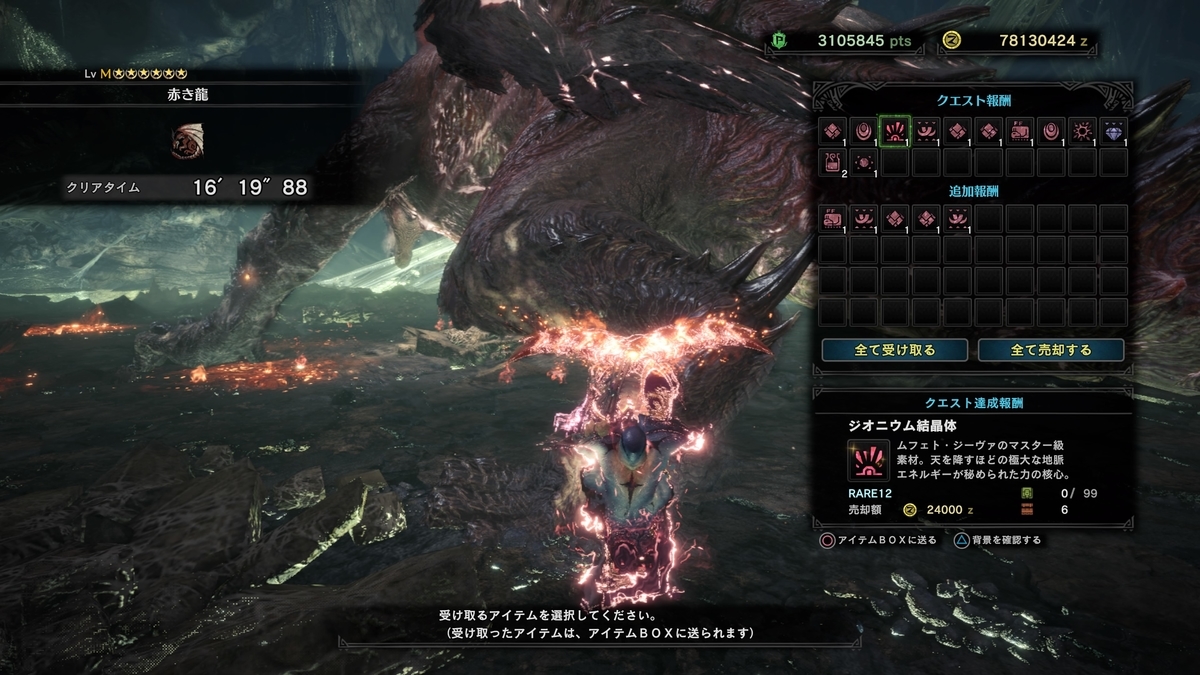Select the sparkling round orb reward
This screenshot has width=1200, height=675.
[864, 162]
